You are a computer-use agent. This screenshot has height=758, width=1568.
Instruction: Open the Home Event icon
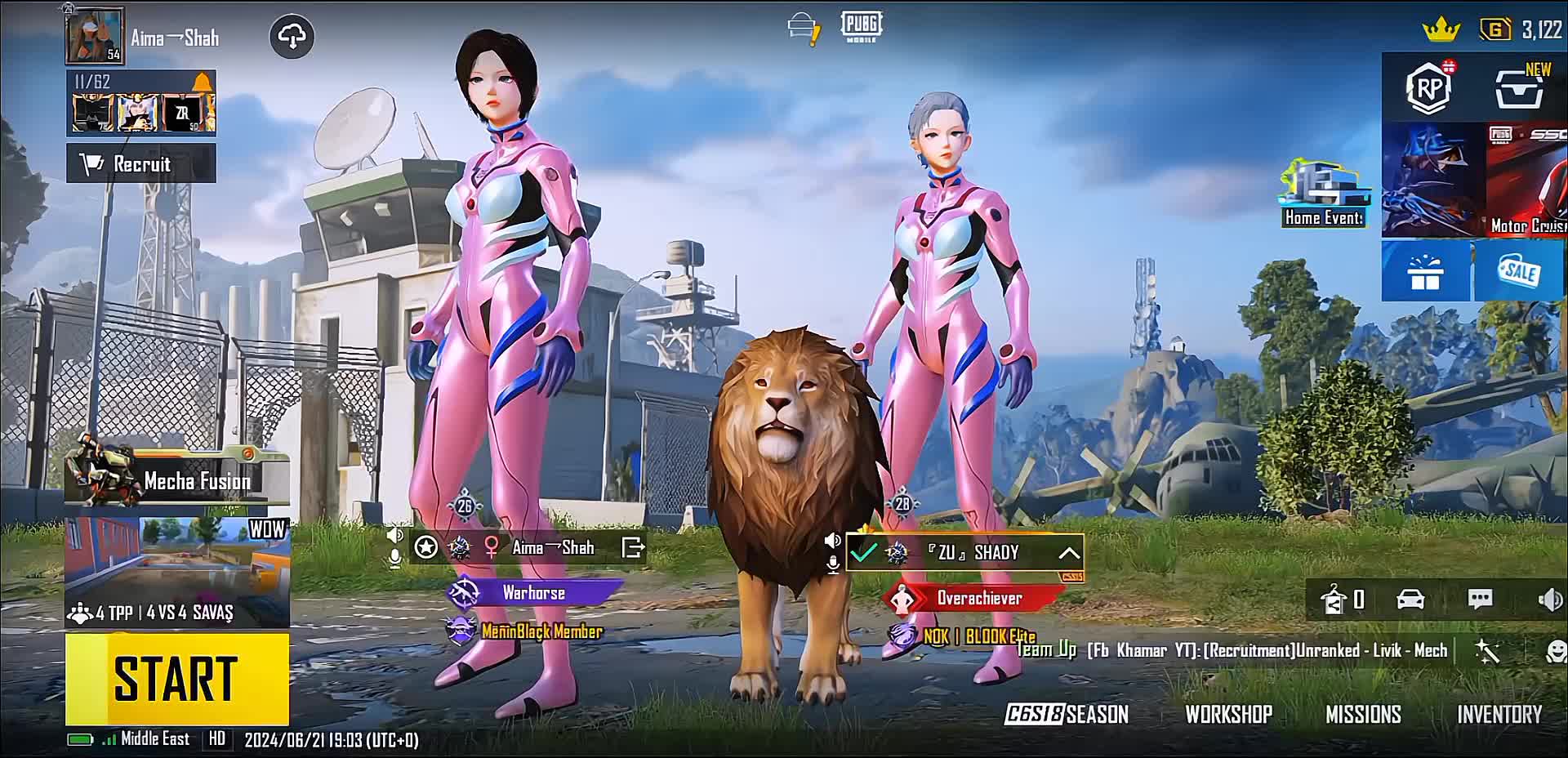point(1322,194)
